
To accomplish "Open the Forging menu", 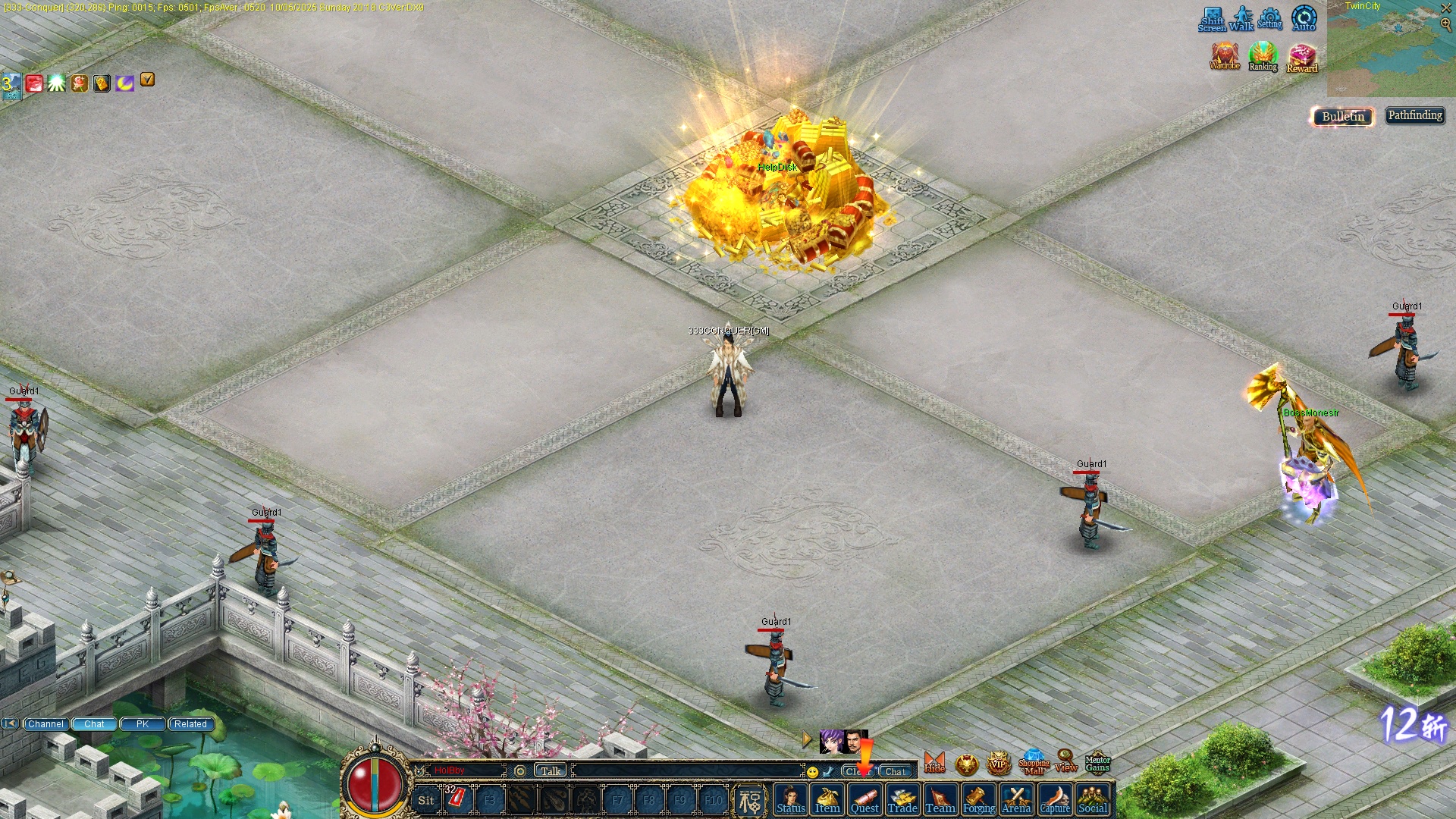I will click(x=978, y=800).
